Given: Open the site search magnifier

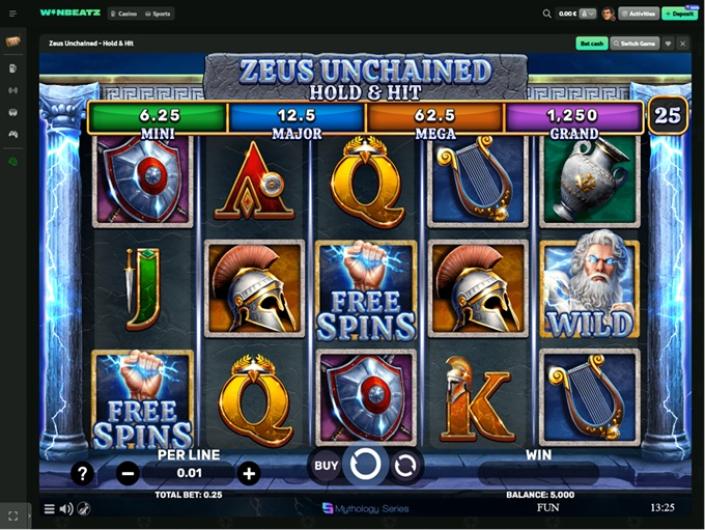Looking at the screenshot, I should coord(547,14).
